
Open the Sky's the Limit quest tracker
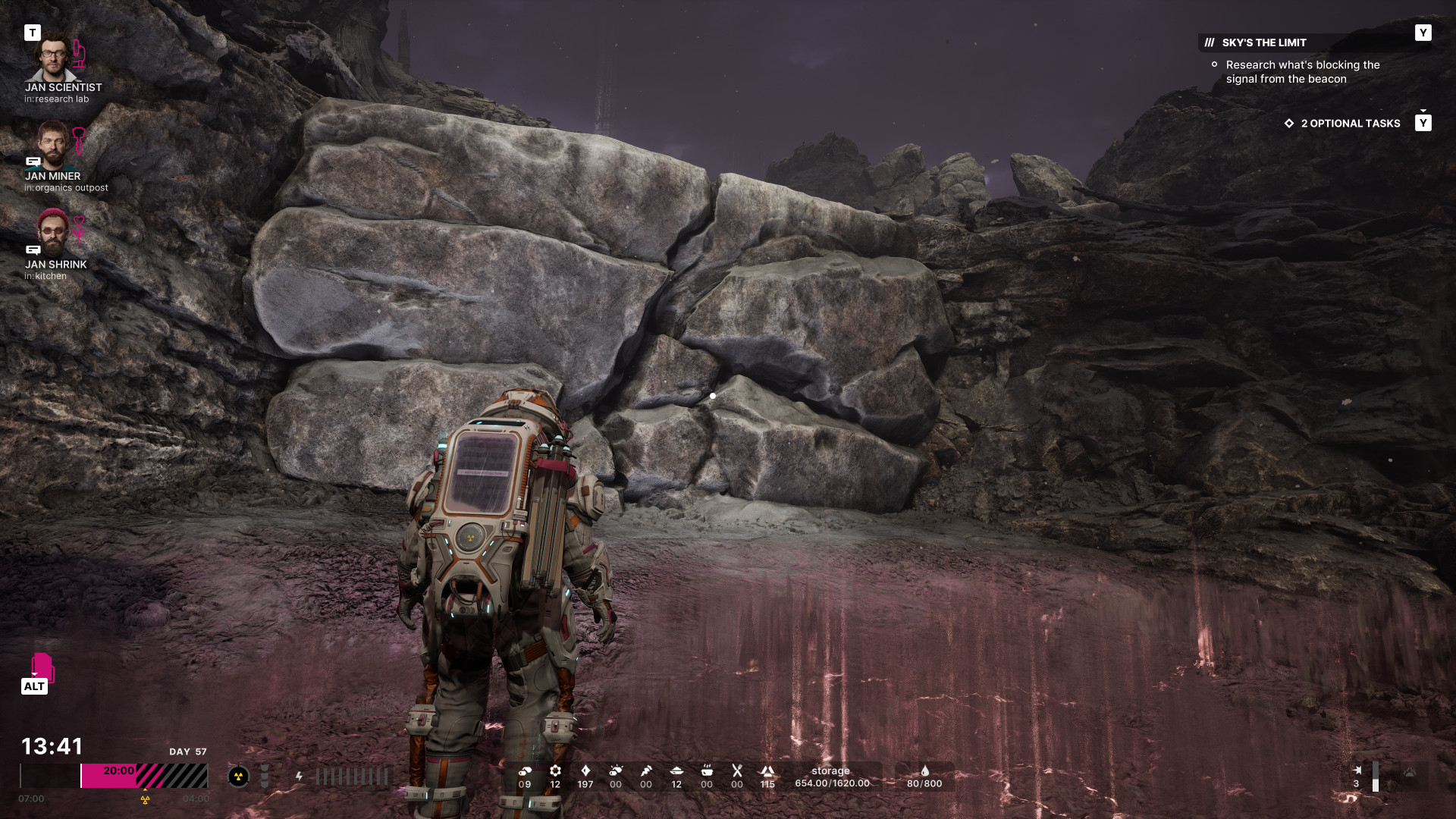point(1264,42)
